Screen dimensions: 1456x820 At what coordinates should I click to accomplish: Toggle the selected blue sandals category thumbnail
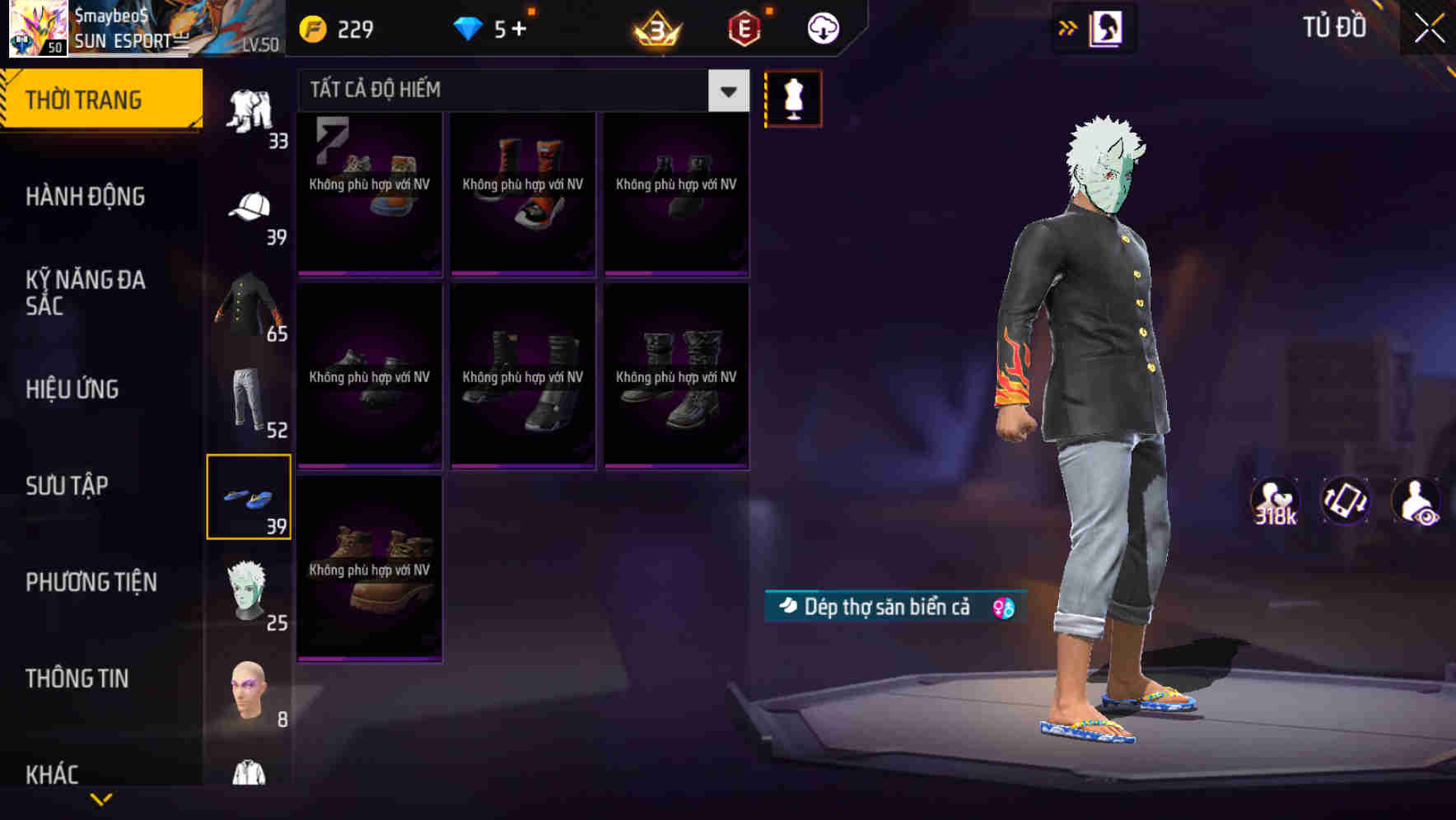click(250, 495)
